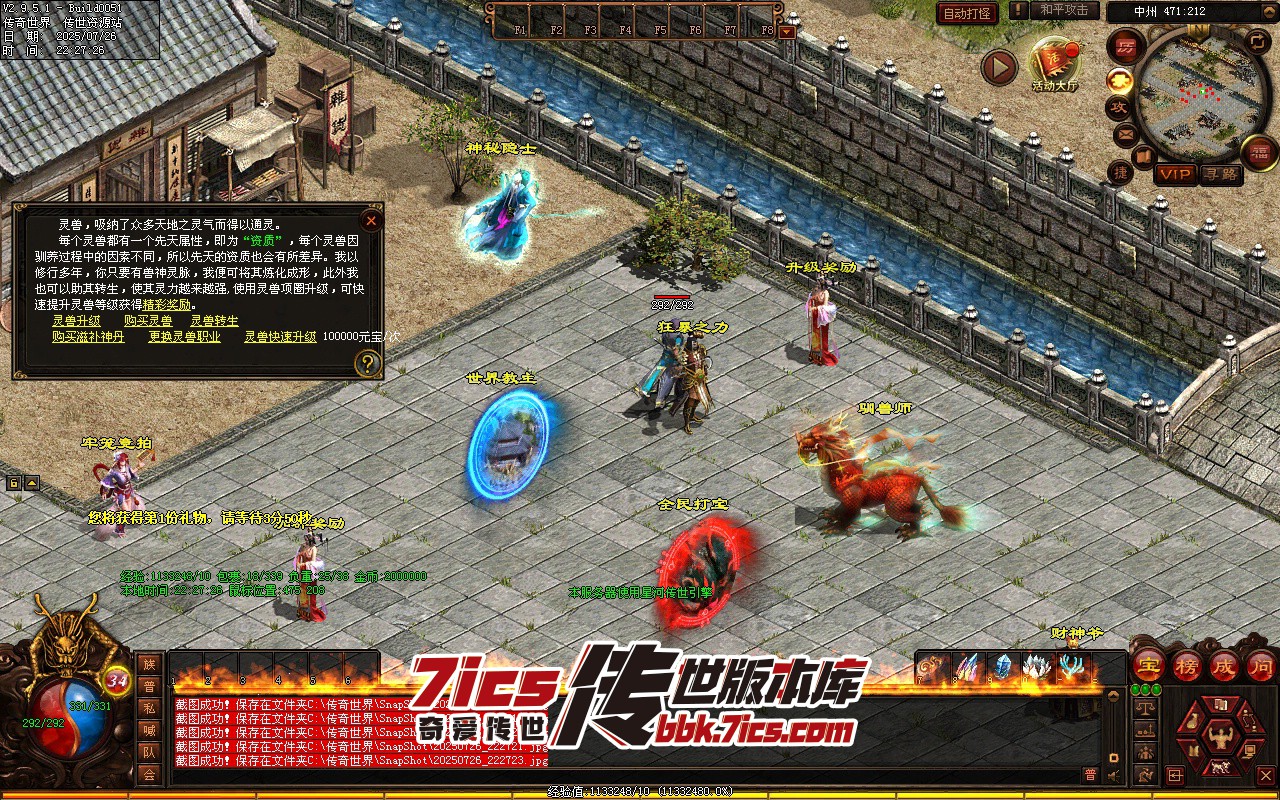Screen dimensions: 1280x800
Task: Toggle 自动打怪 auto-fight button
Action: (967, 13)
